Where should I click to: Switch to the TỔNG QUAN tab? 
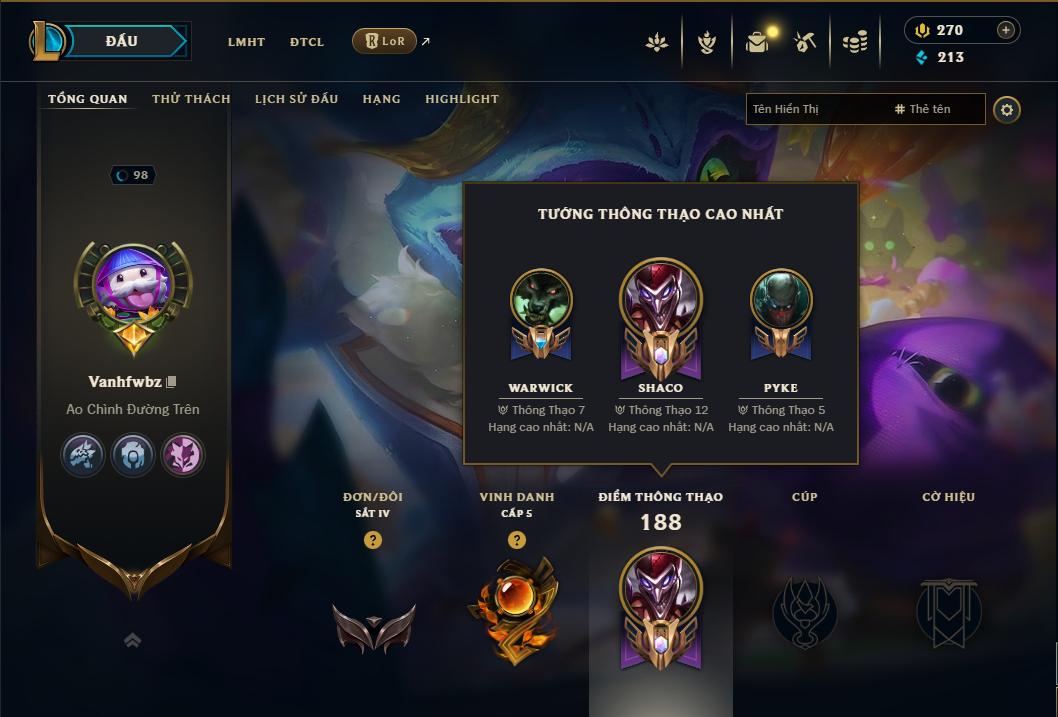click(88, 99)
